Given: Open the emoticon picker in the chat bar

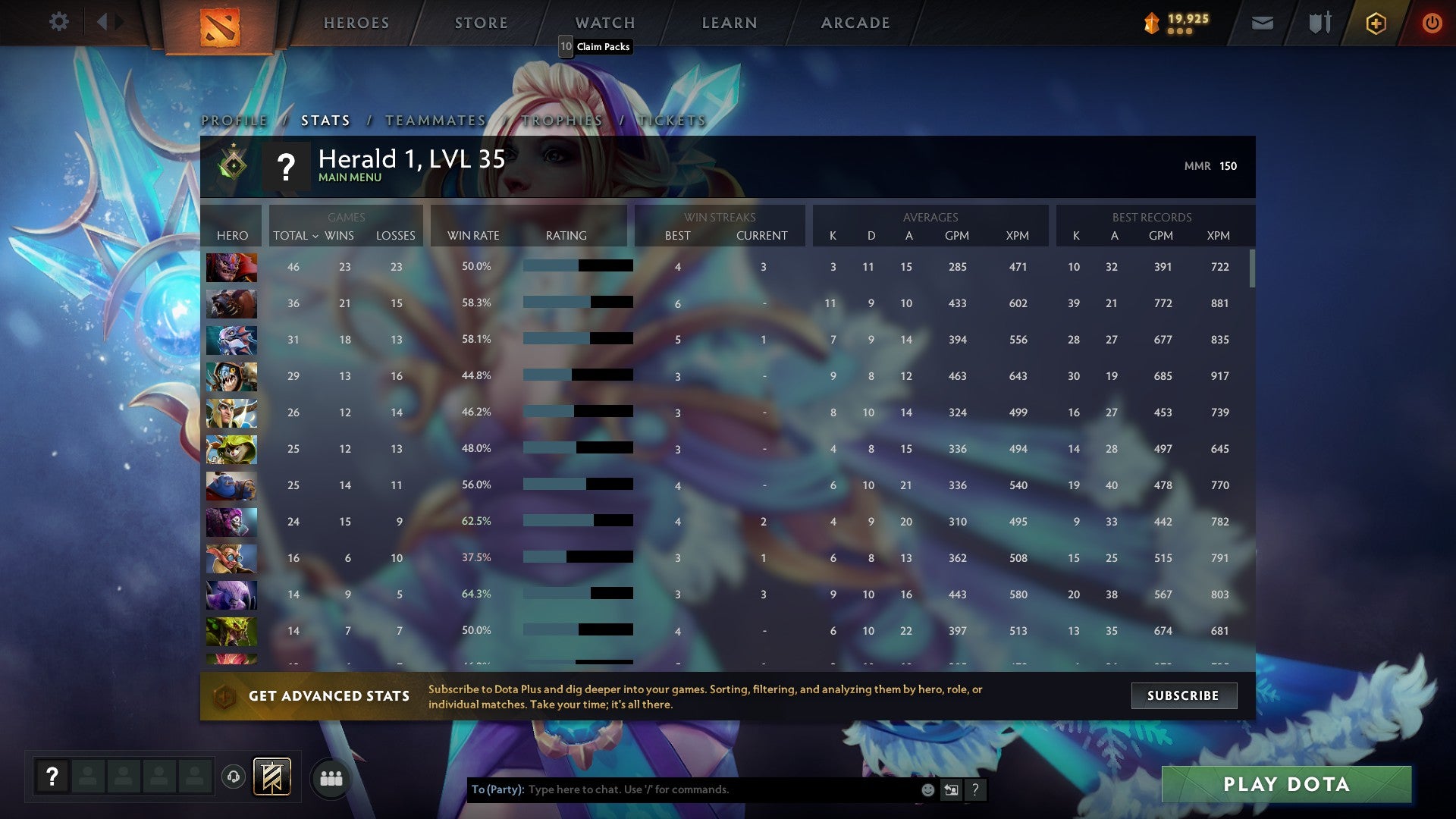Looking at the screenshot, I should pos(927,789).
